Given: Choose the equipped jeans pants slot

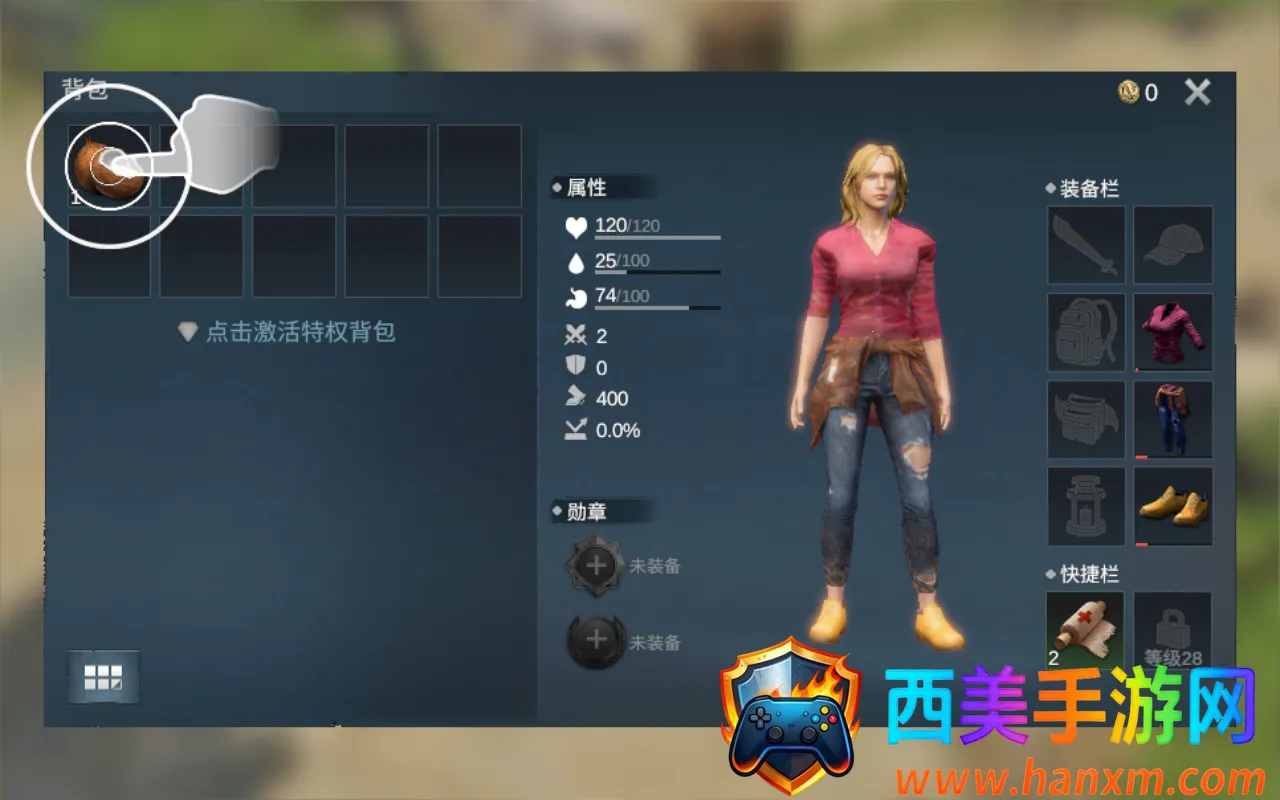Looking at the screenshot, I should (x=1173, y=420).
